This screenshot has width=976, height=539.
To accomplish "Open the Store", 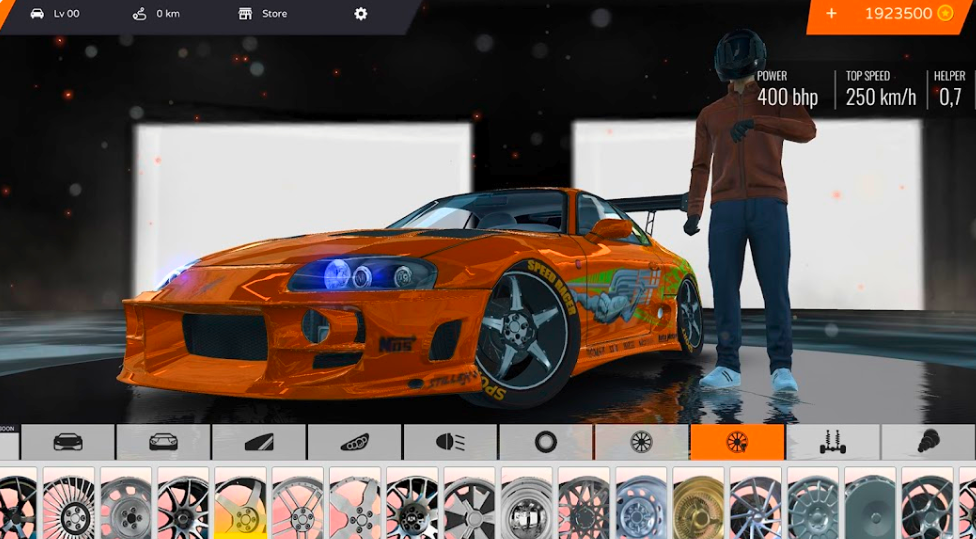I will 263,14.
